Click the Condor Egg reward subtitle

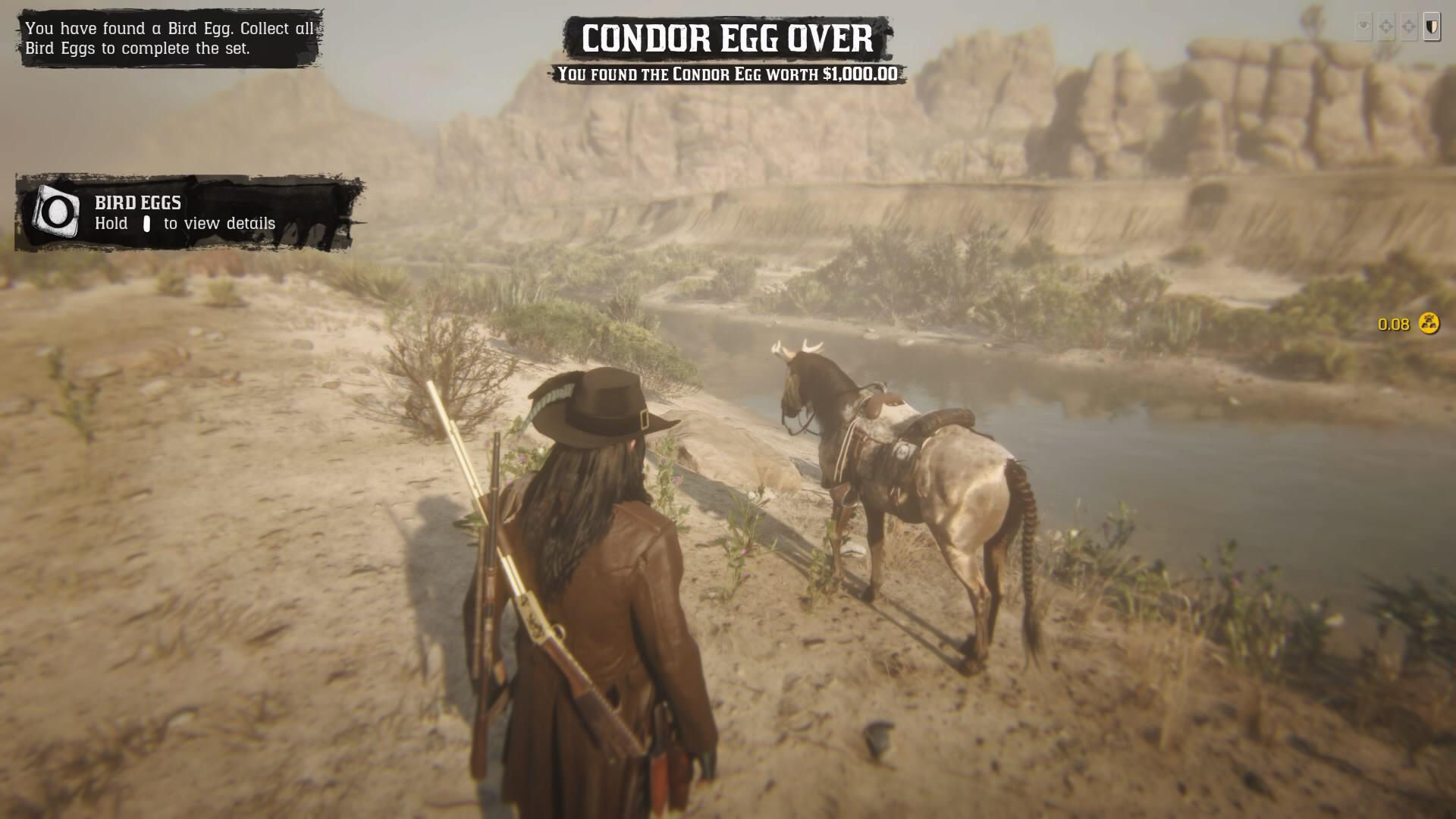[x=726, y=75]
